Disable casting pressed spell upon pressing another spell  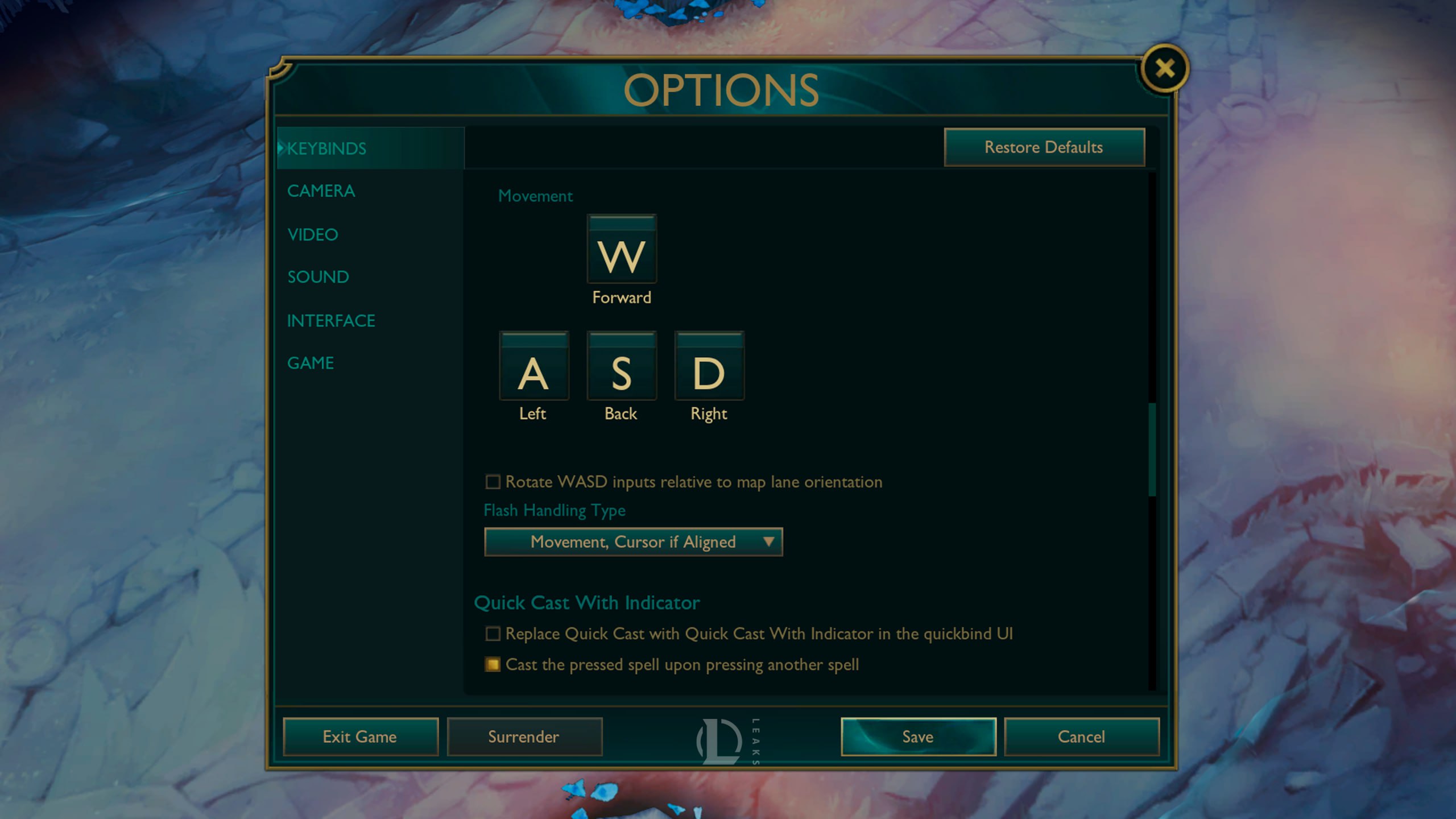pos(493,664)
